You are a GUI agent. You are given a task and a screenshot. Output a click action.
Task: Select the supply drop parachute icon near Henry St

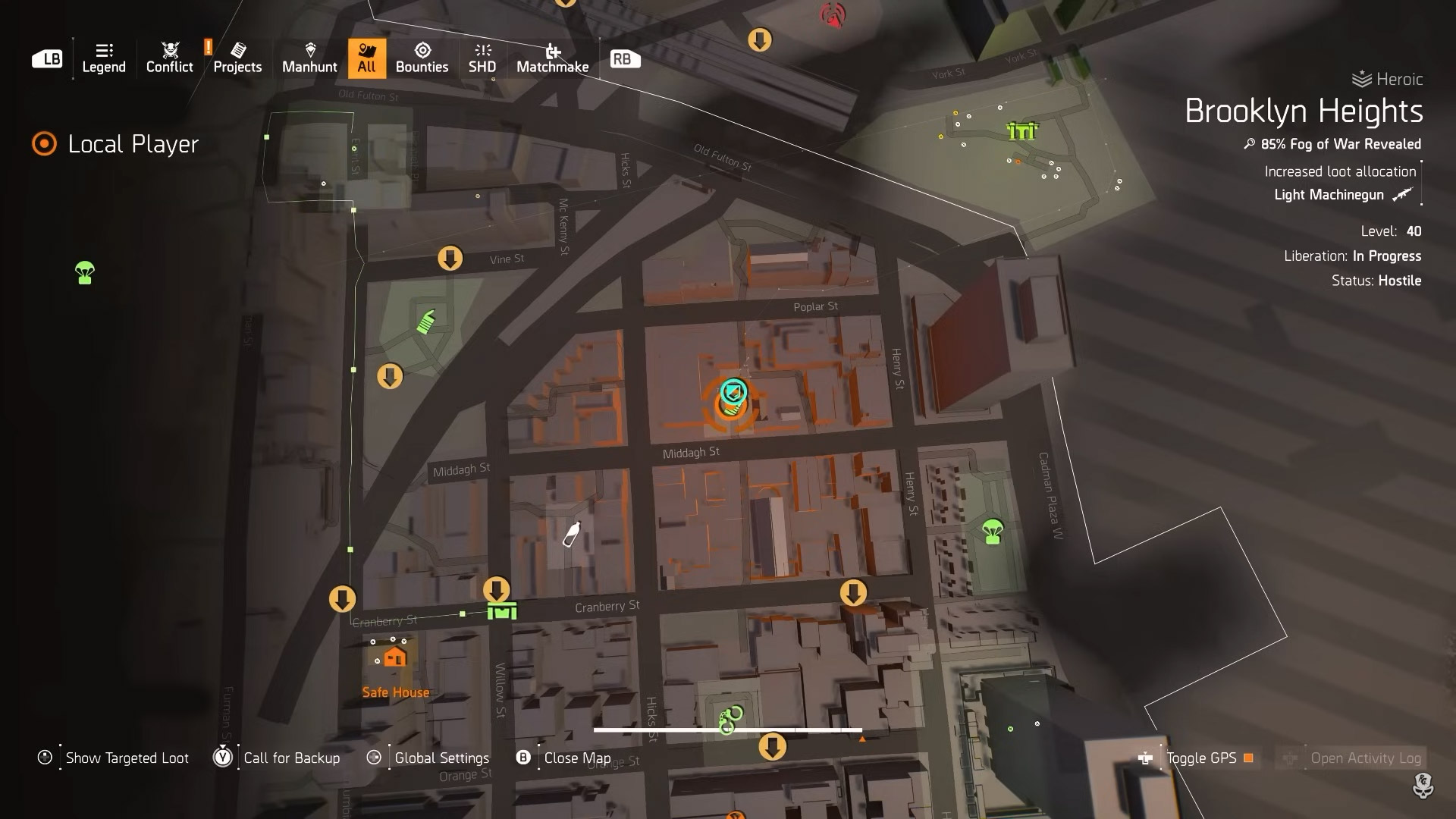click(991, 531)
